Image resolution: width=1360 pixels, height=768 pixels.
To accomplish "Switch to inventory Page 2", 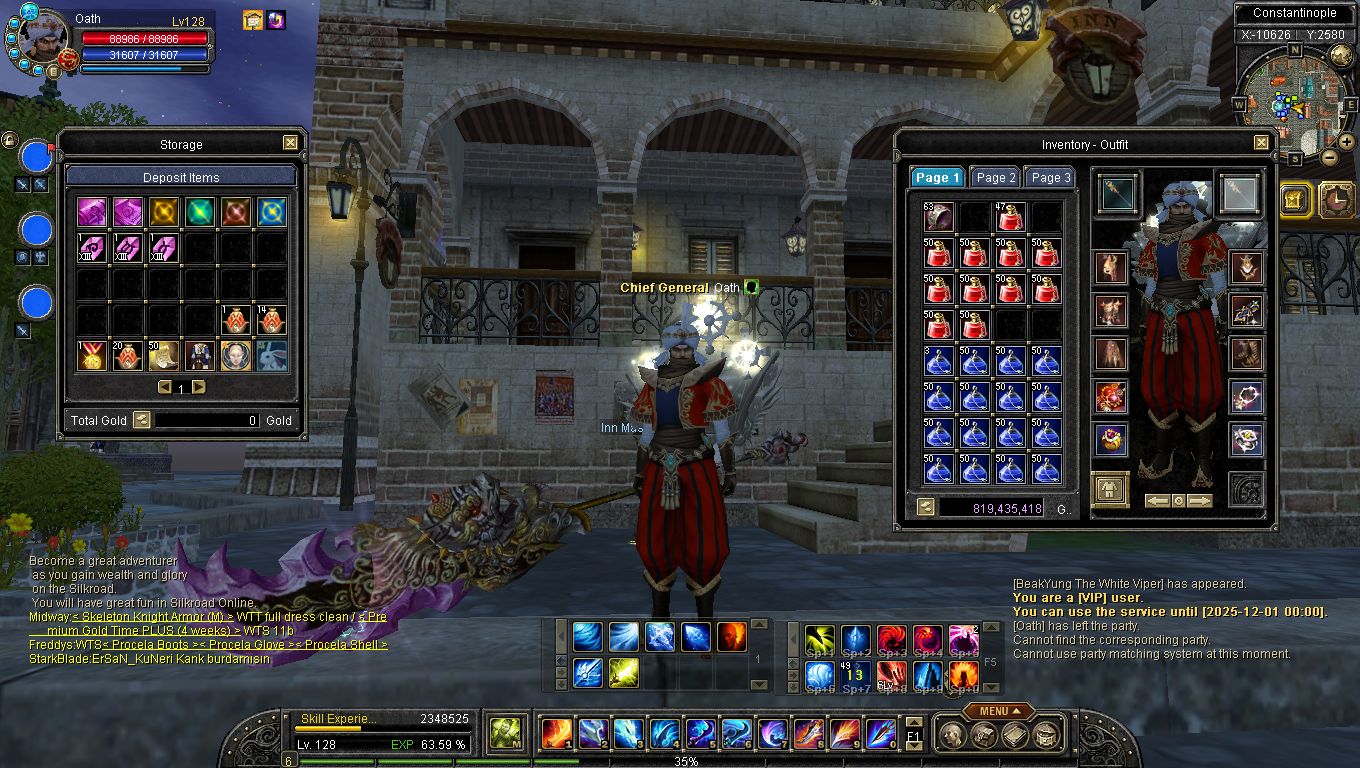I will (995, 177).
